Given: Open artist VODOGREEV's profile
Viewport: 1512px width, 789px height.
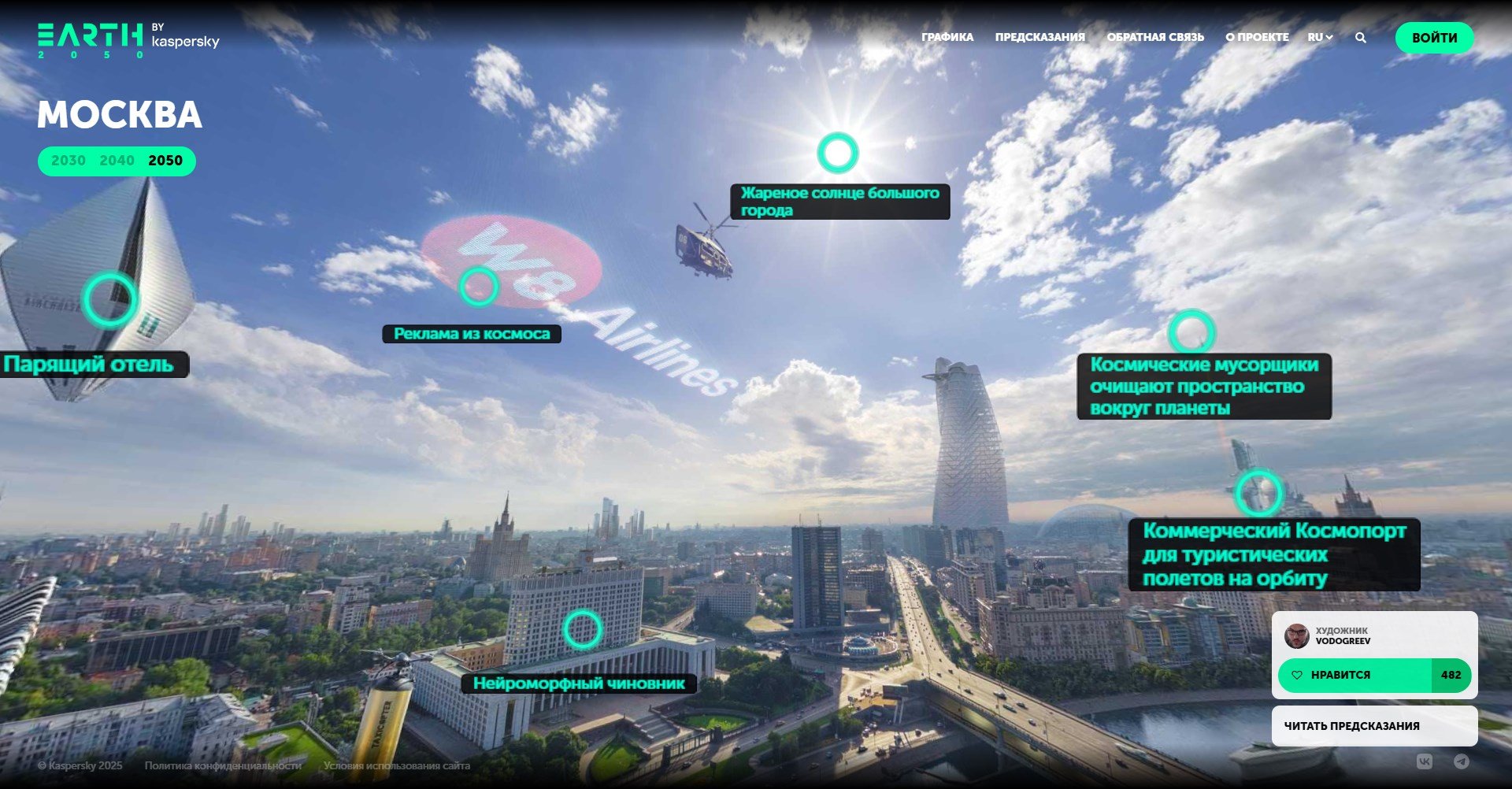Looking at the screenshot, I should [1342, 636].
